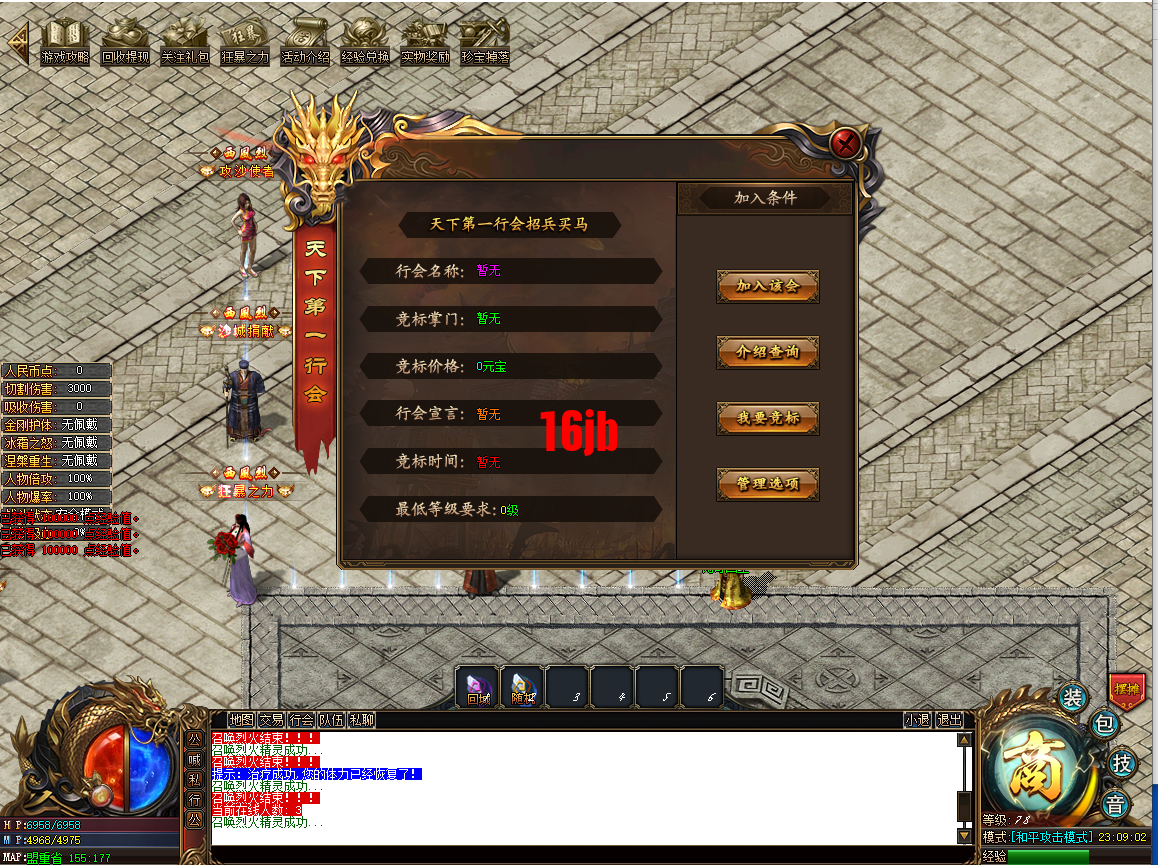Image resolution: width=1158 pixels, height=865 pixels.
Task: Open the 交易 trade button
Action: (271, 719)
